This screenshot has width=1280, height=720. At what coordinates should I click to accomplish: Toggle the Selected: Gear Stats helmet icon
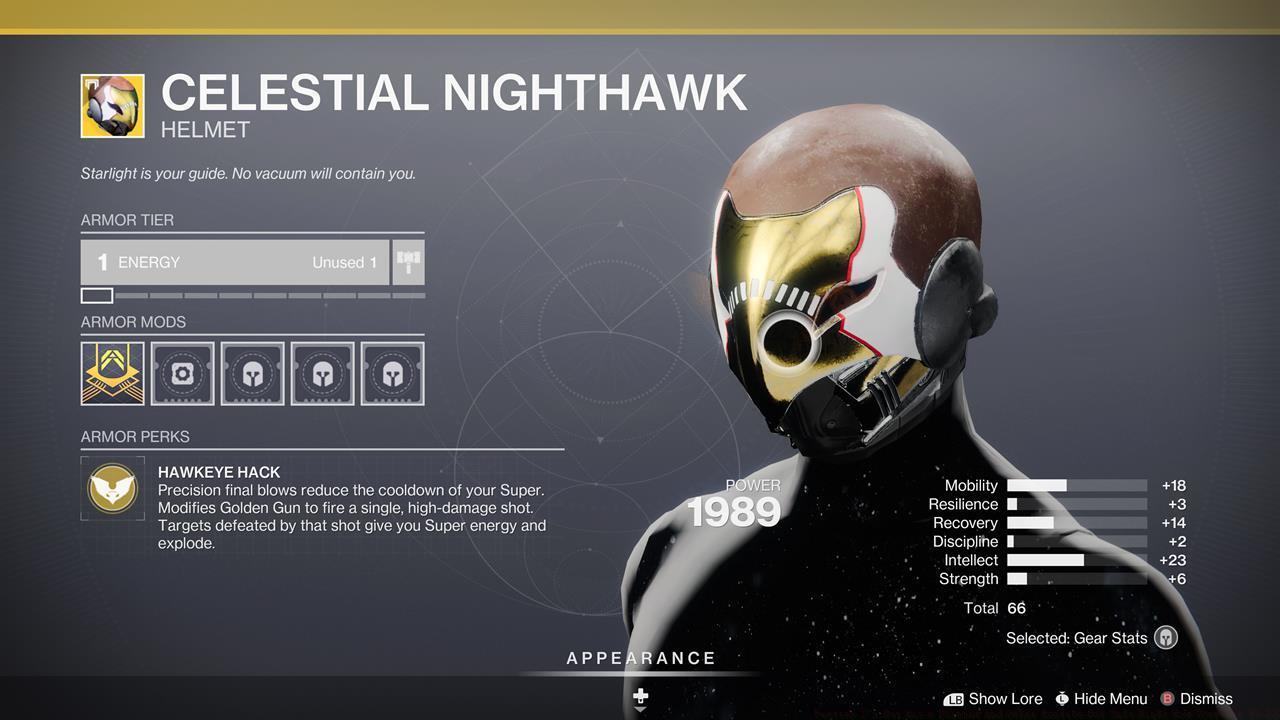pos(1166,638)
